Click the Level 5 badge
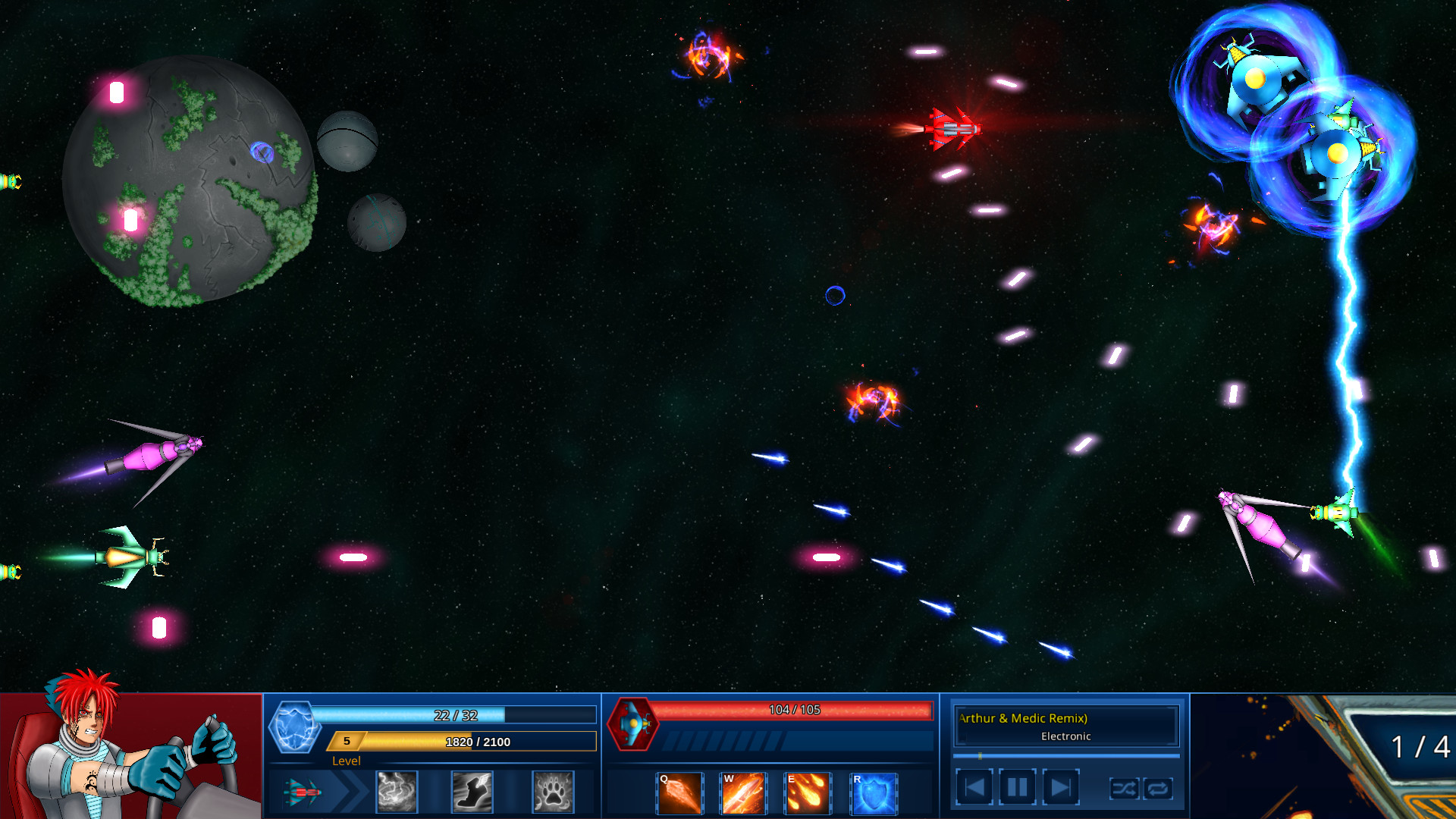Viewport: 1456px width, 819px height. pos(346,742)
